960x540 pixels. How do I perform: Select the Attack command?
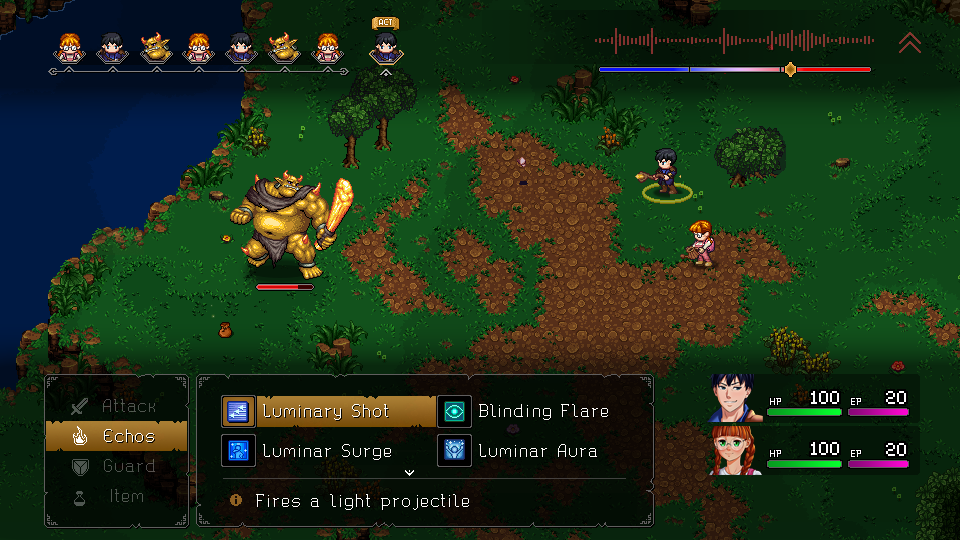click(x=116, y=406)
